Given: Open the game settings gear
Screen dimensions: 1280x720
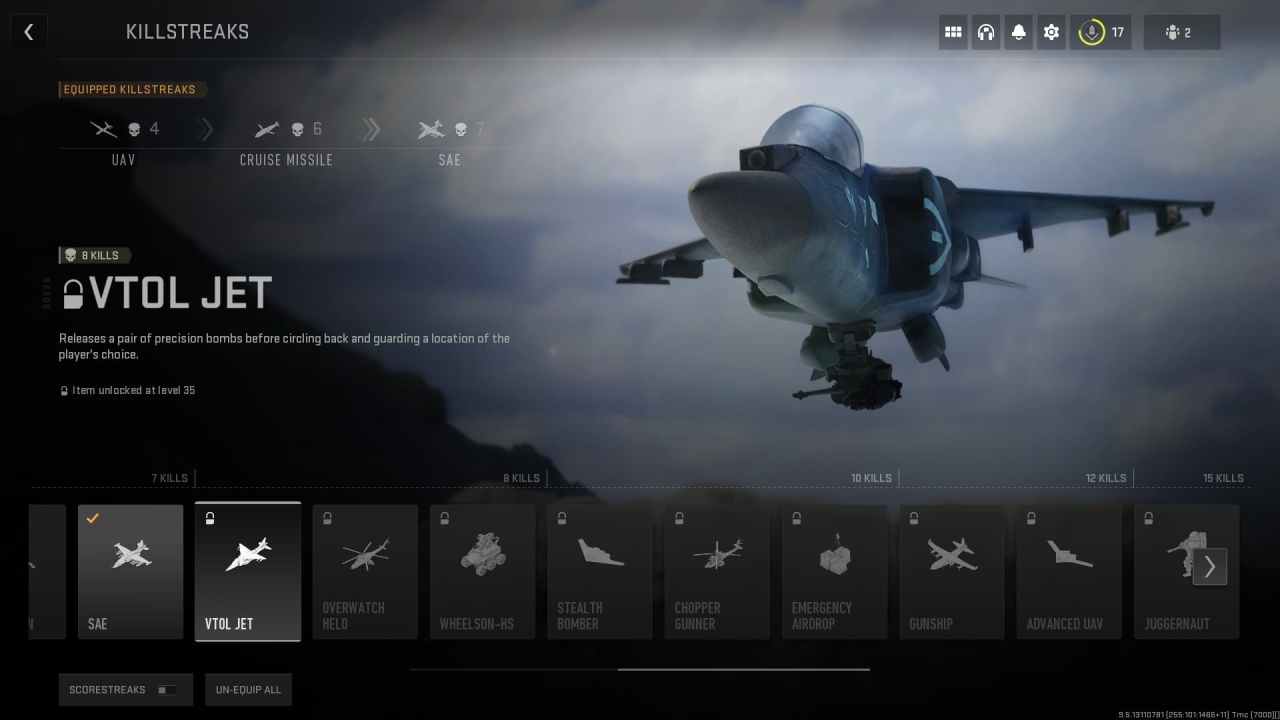Looking at the screenshot, I should pos(1051,32).
